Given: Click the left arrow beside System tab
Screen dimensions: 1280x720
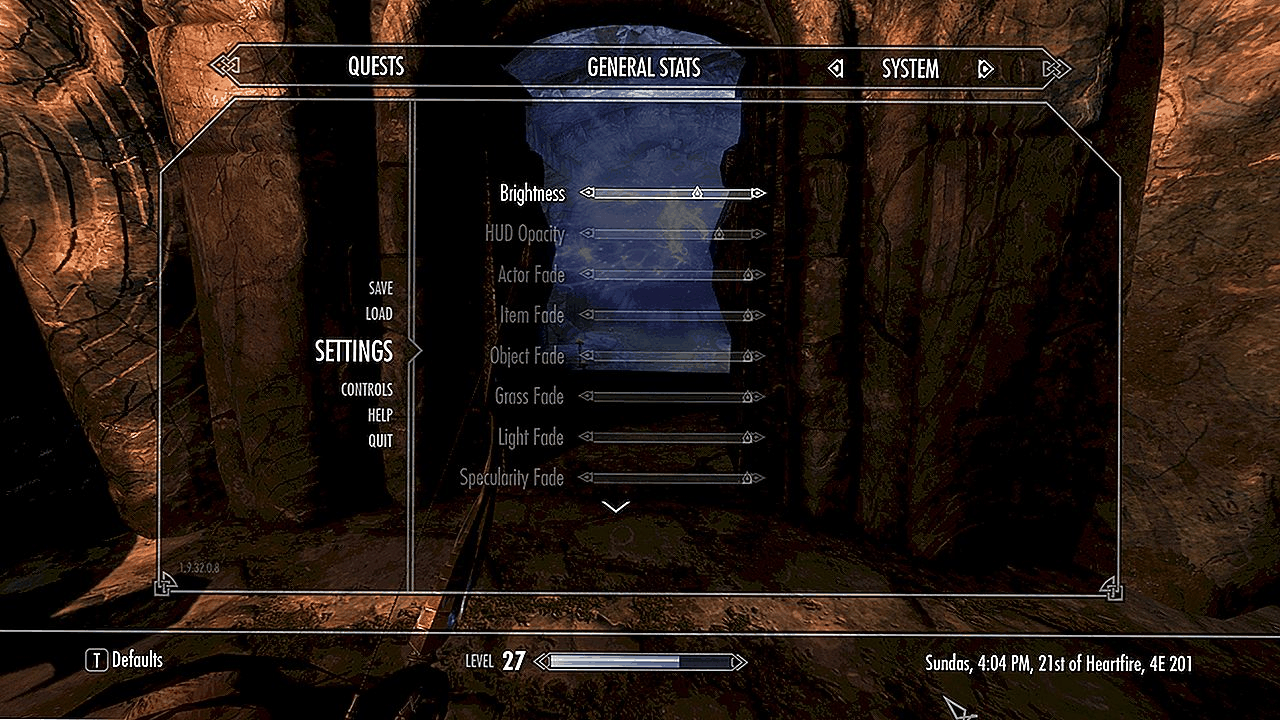Looking at the screenshot, I should pos(836,69).
